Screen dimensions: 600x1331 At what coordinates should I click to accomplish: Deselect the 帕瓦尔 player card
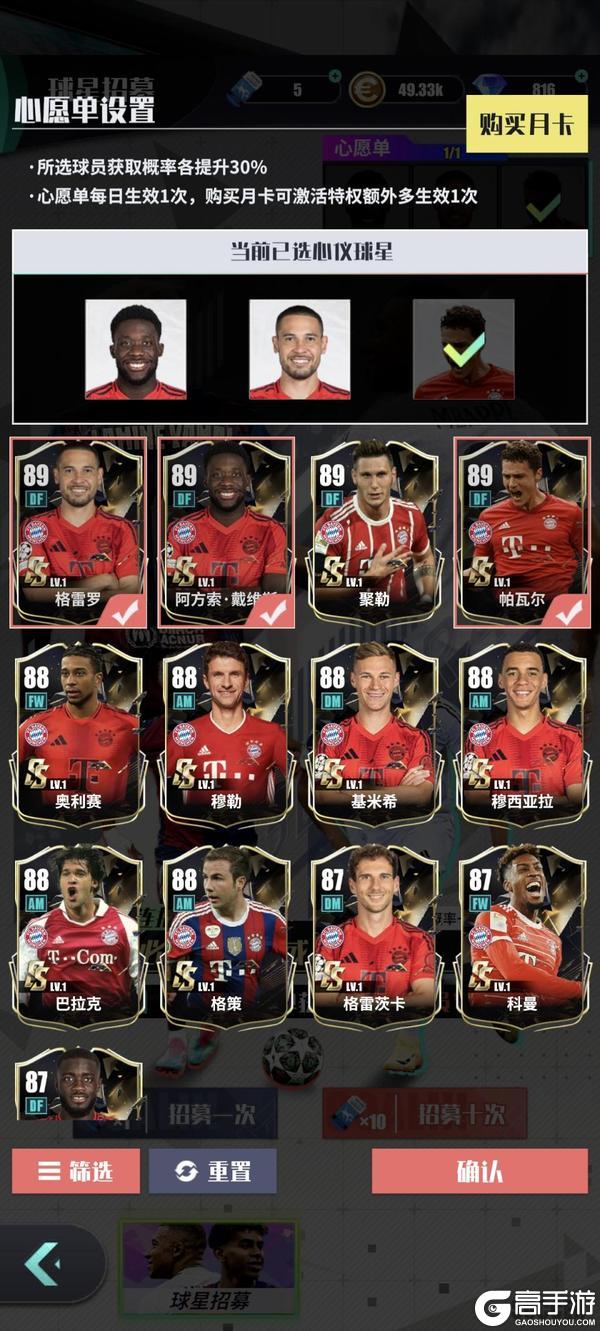click(521, 531)
